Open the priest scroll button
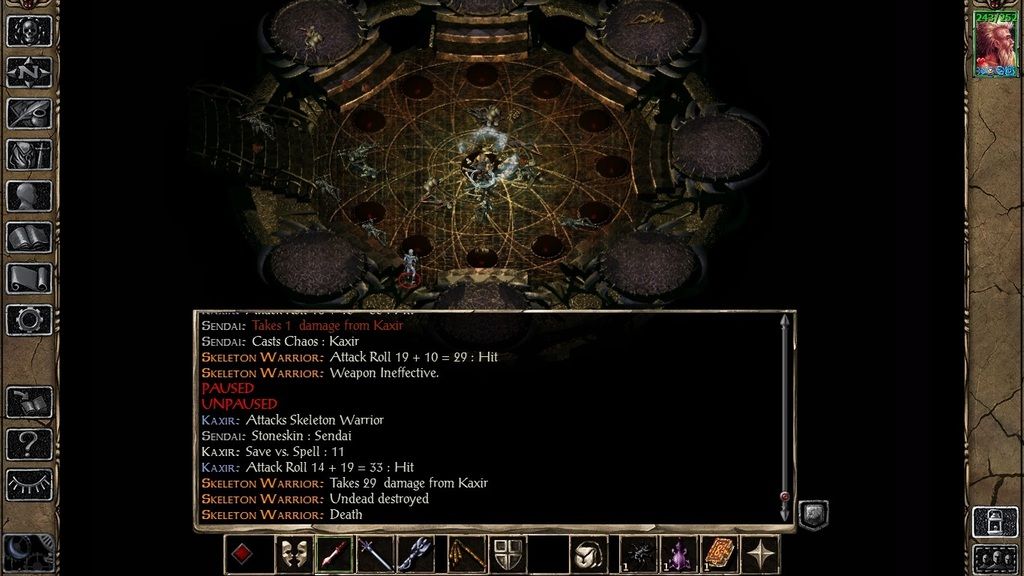 point(29,278)
